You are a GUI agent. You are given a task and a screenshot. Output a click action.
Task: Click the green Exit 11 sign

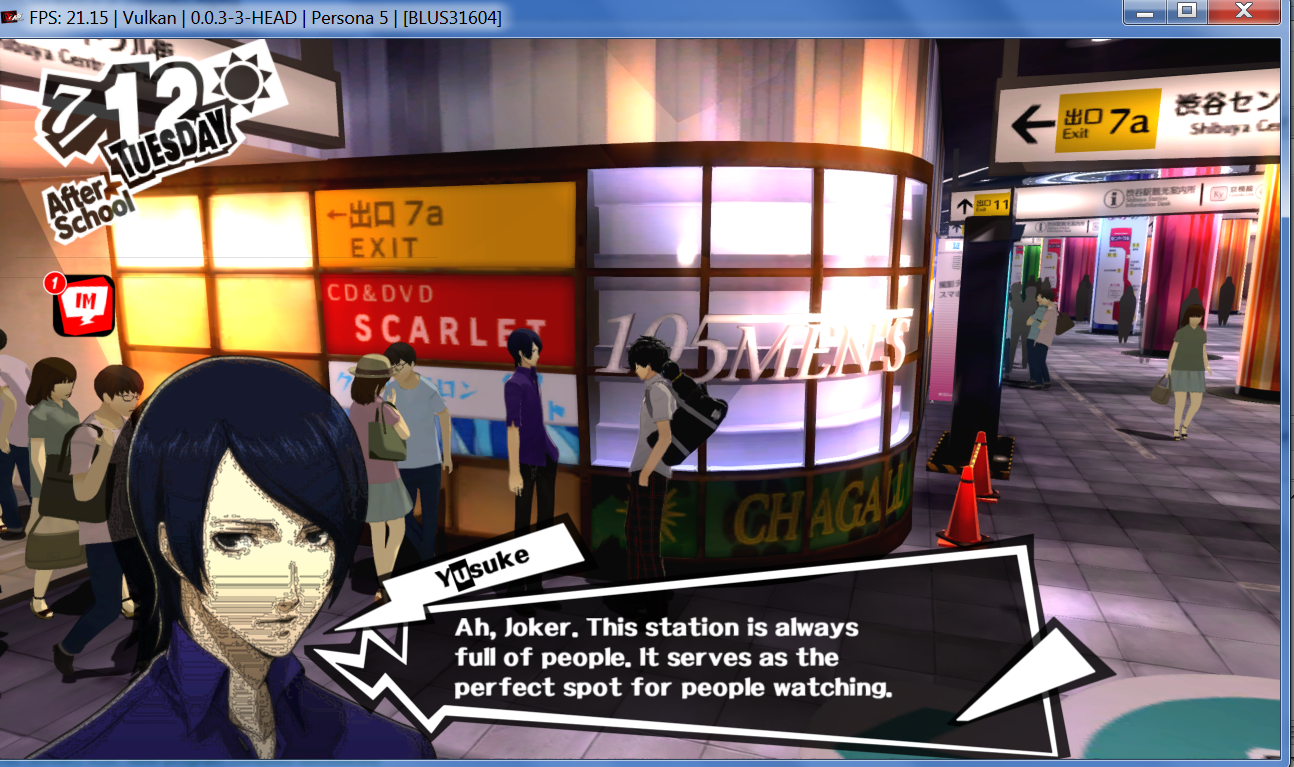[x=986, y=204]
